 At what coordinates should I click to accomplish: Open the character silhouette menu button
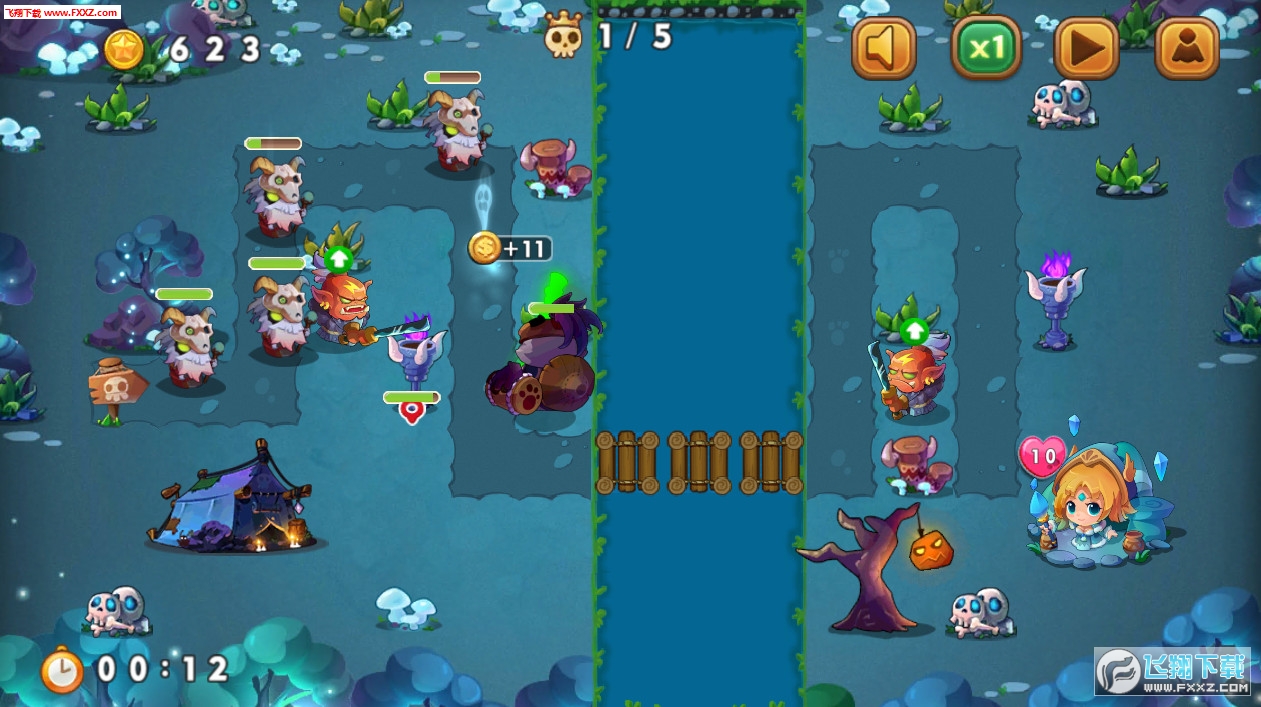click(x=1187, y=47)
